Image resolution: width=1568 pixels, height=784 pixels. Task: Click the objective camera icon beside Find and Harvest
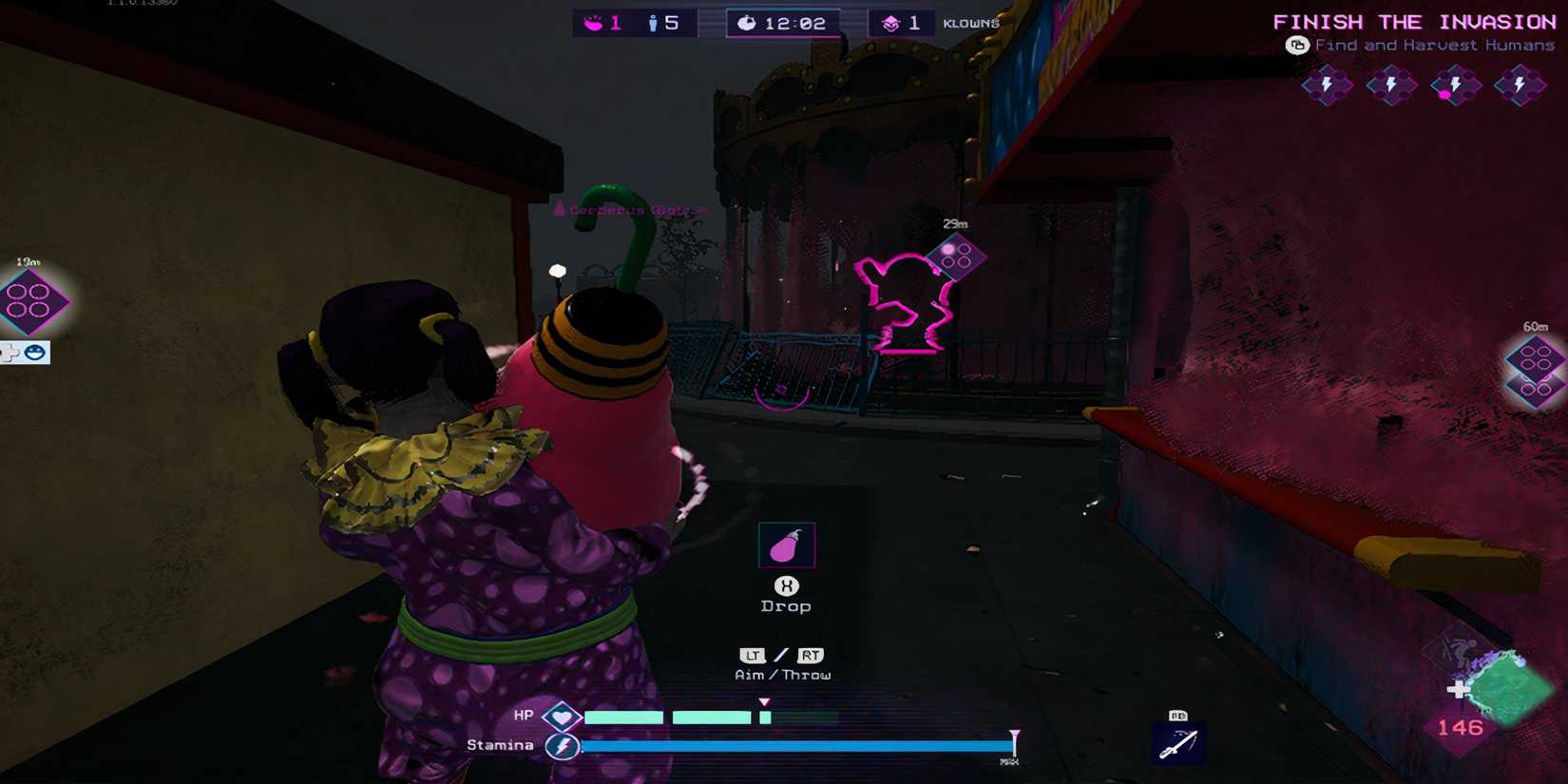1297,44
